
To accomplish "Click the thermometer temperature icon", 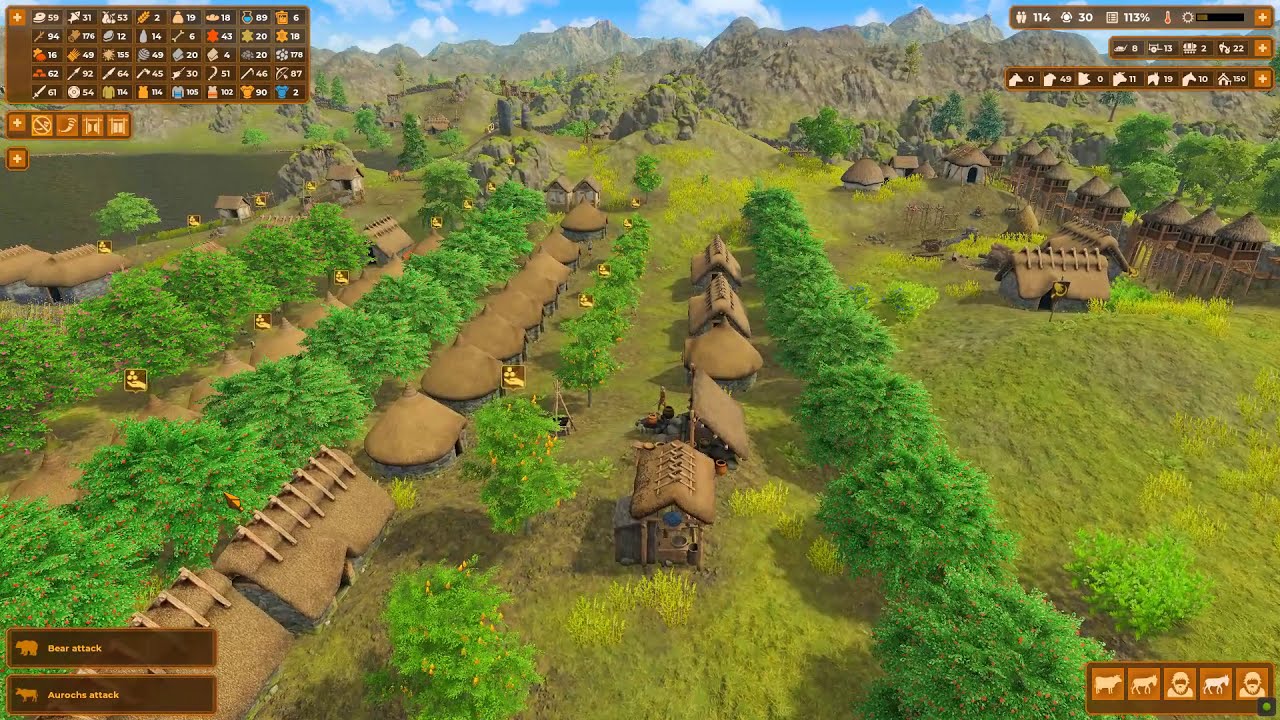I will coord(1167,18).
